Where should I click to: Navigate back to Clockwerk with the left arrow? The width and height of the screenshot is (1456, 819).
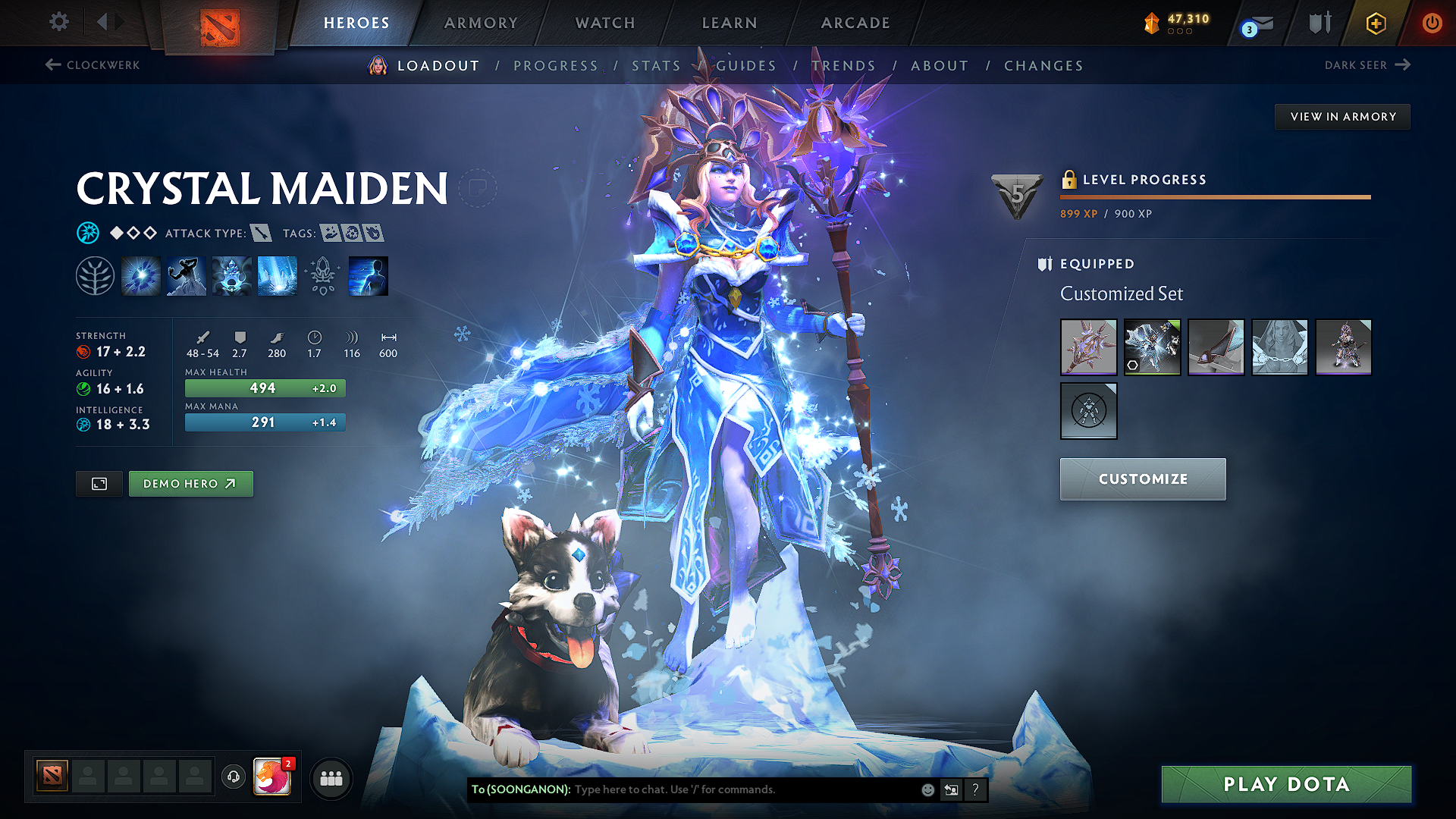pos(51,65)
